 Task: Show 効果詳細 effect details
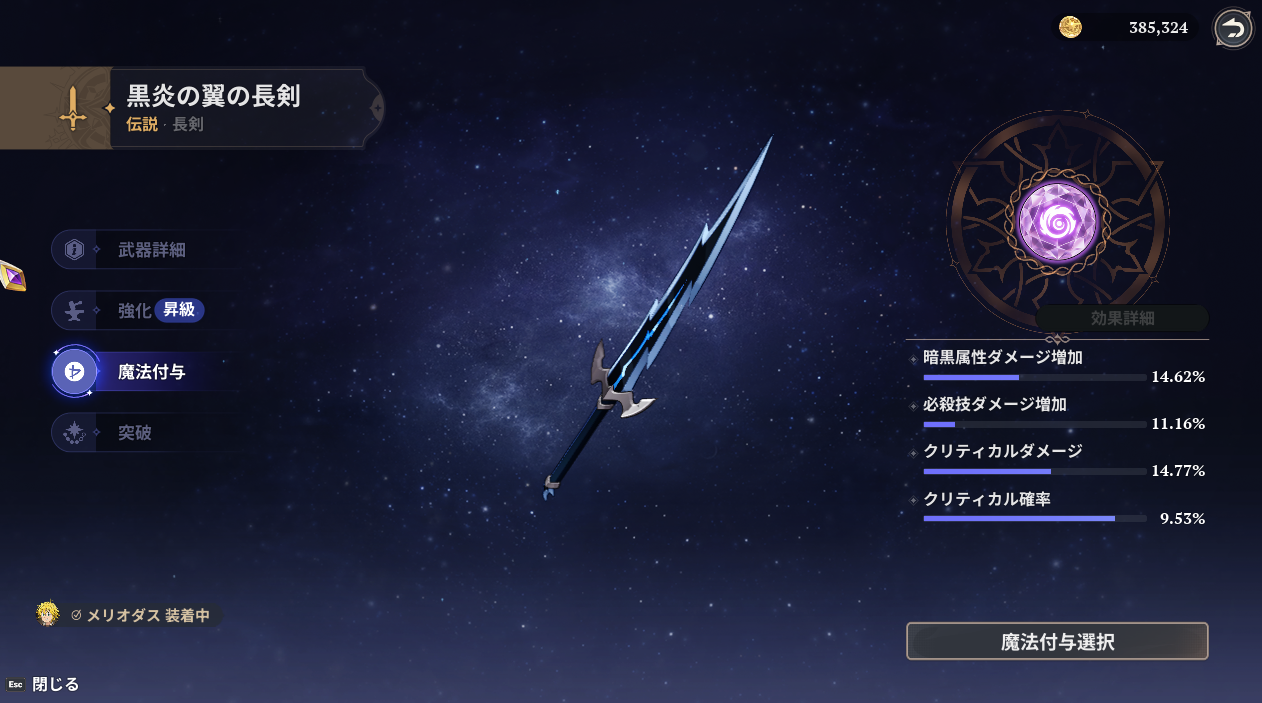[x=1122, y=318]
